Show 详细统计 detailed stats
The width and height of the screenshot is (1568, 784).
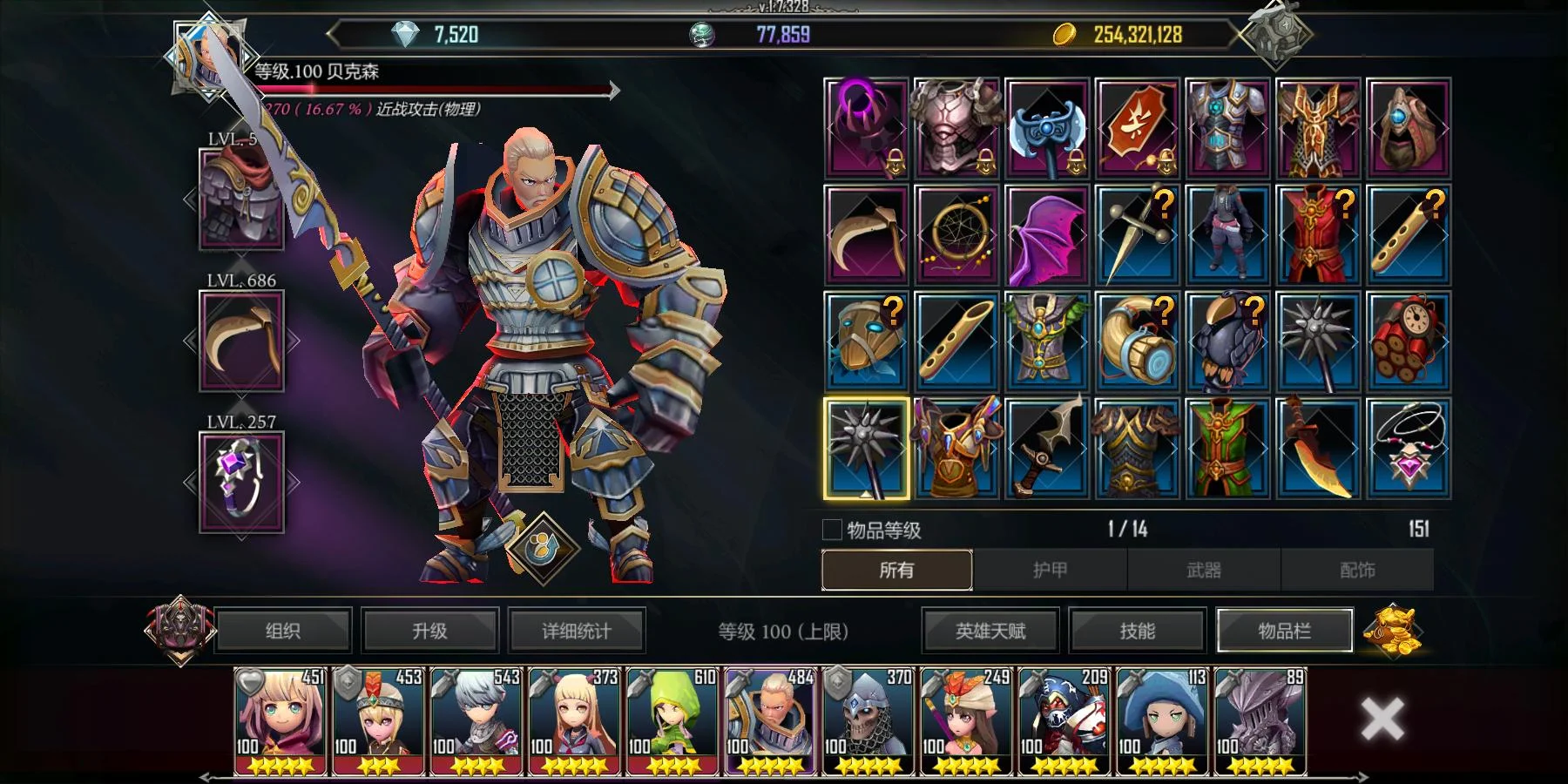(x=576, y=631)
